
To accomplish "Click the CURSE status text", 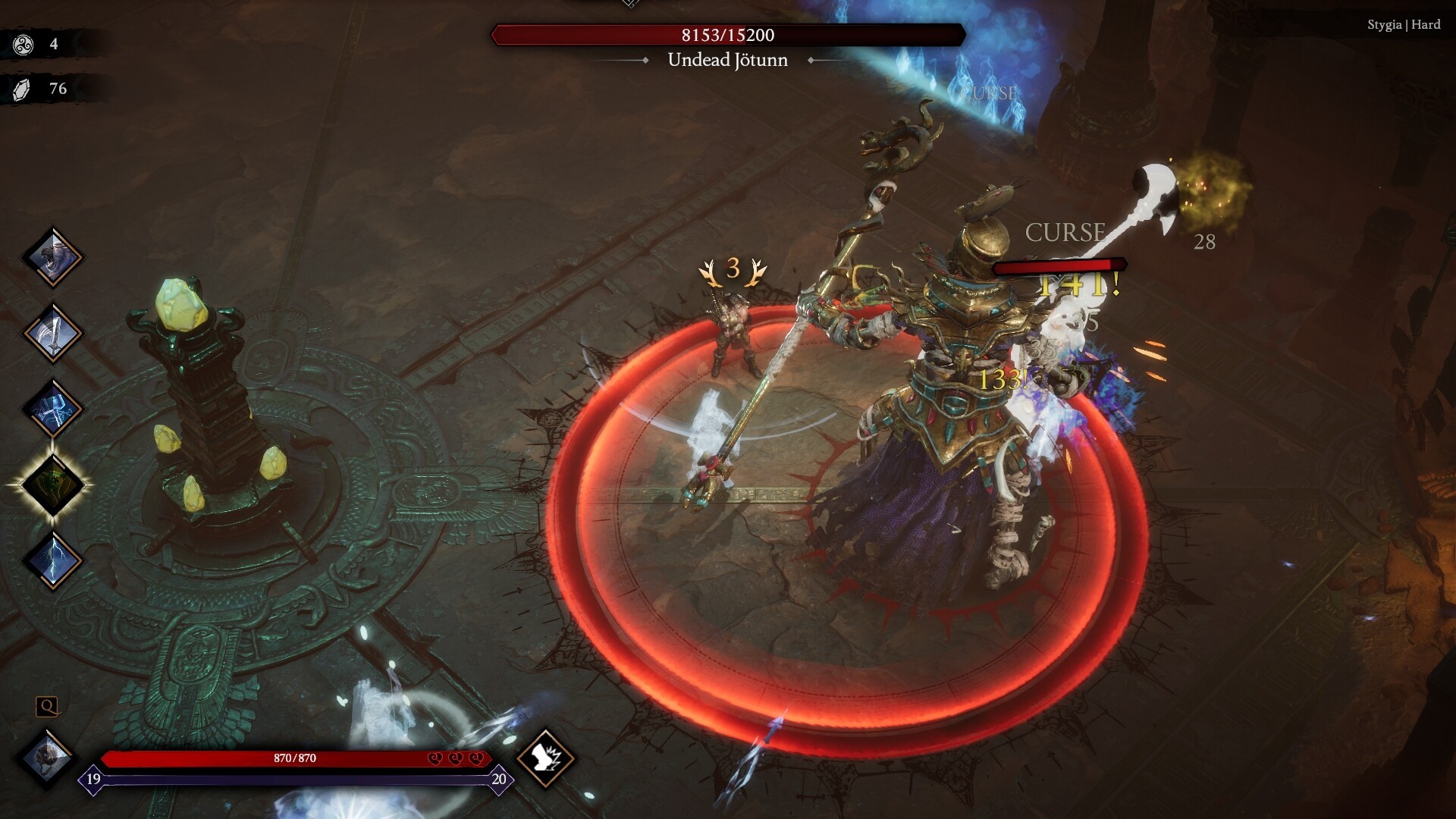I will (1065, 232).
